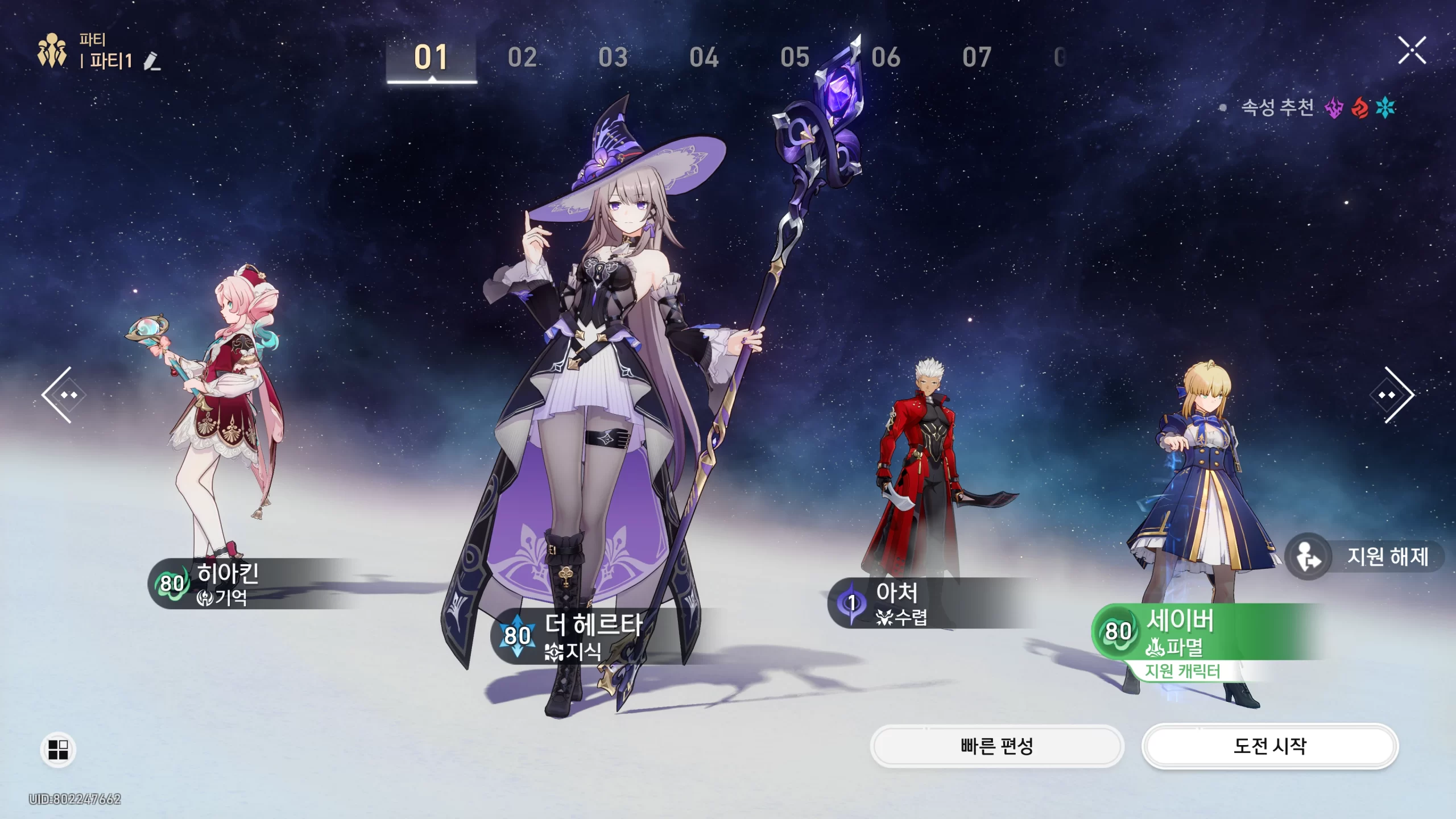Click the 빠른 편성 quick setup button
1456x819 pixels.
(x=996, y=746)
